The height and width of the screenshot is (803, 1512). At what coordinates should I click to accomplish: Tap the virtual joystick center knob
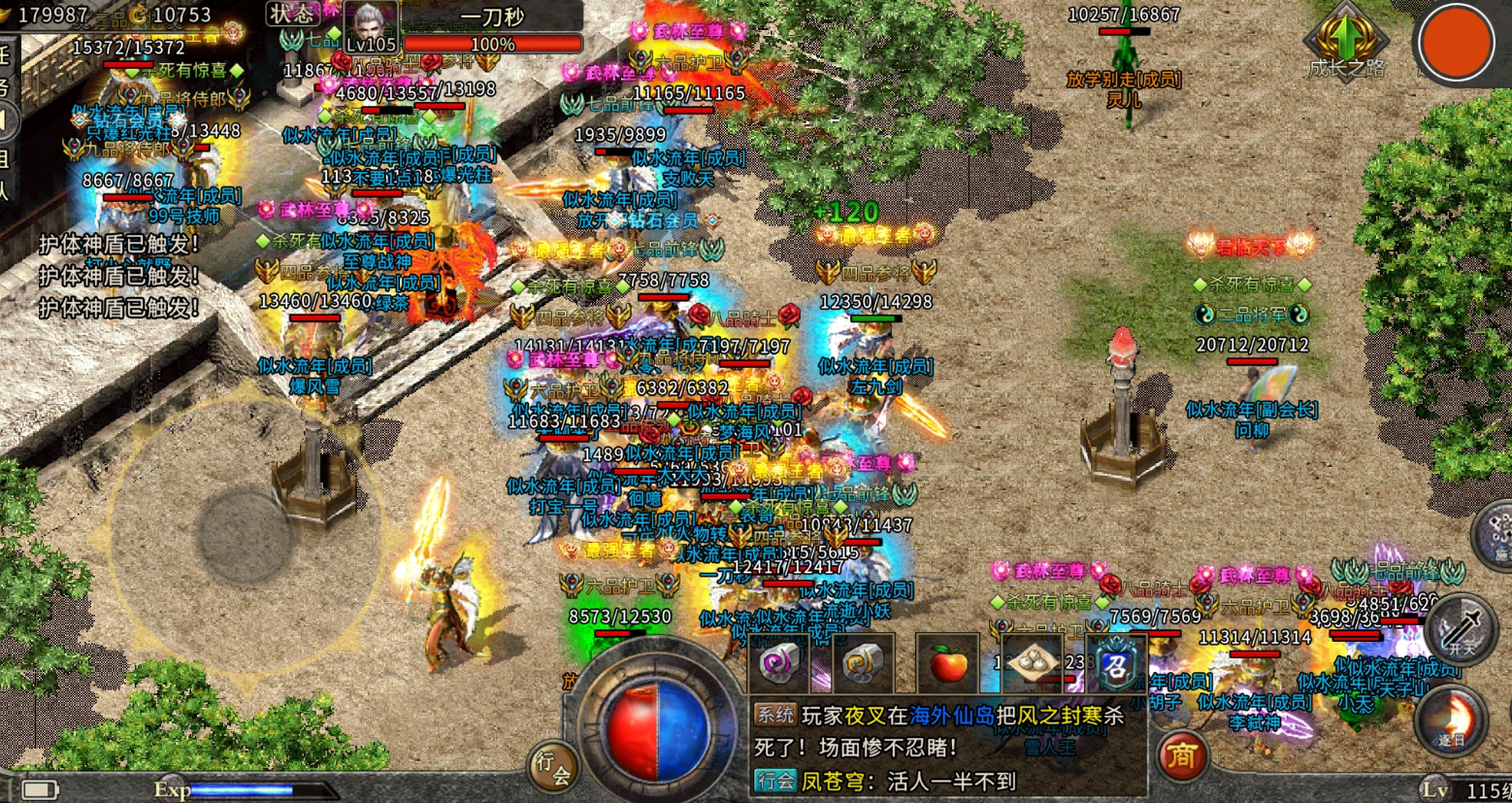coord(244,535)
